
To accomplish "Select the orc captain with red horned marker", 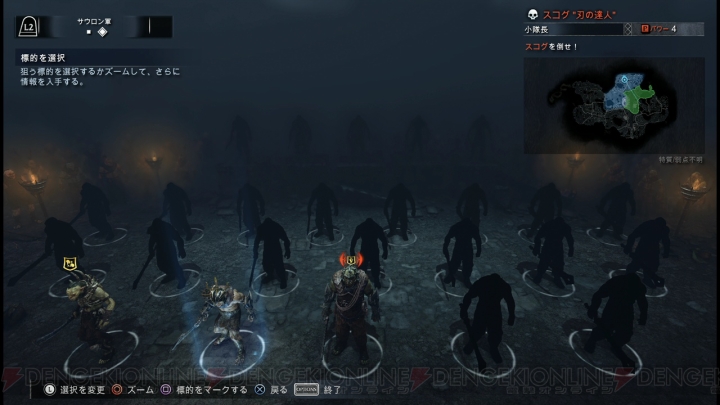I will 352,308.
